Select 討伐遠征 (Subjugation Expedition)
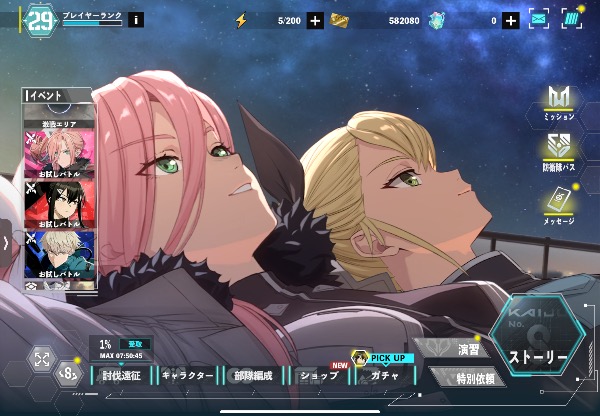 coord(122,376)
